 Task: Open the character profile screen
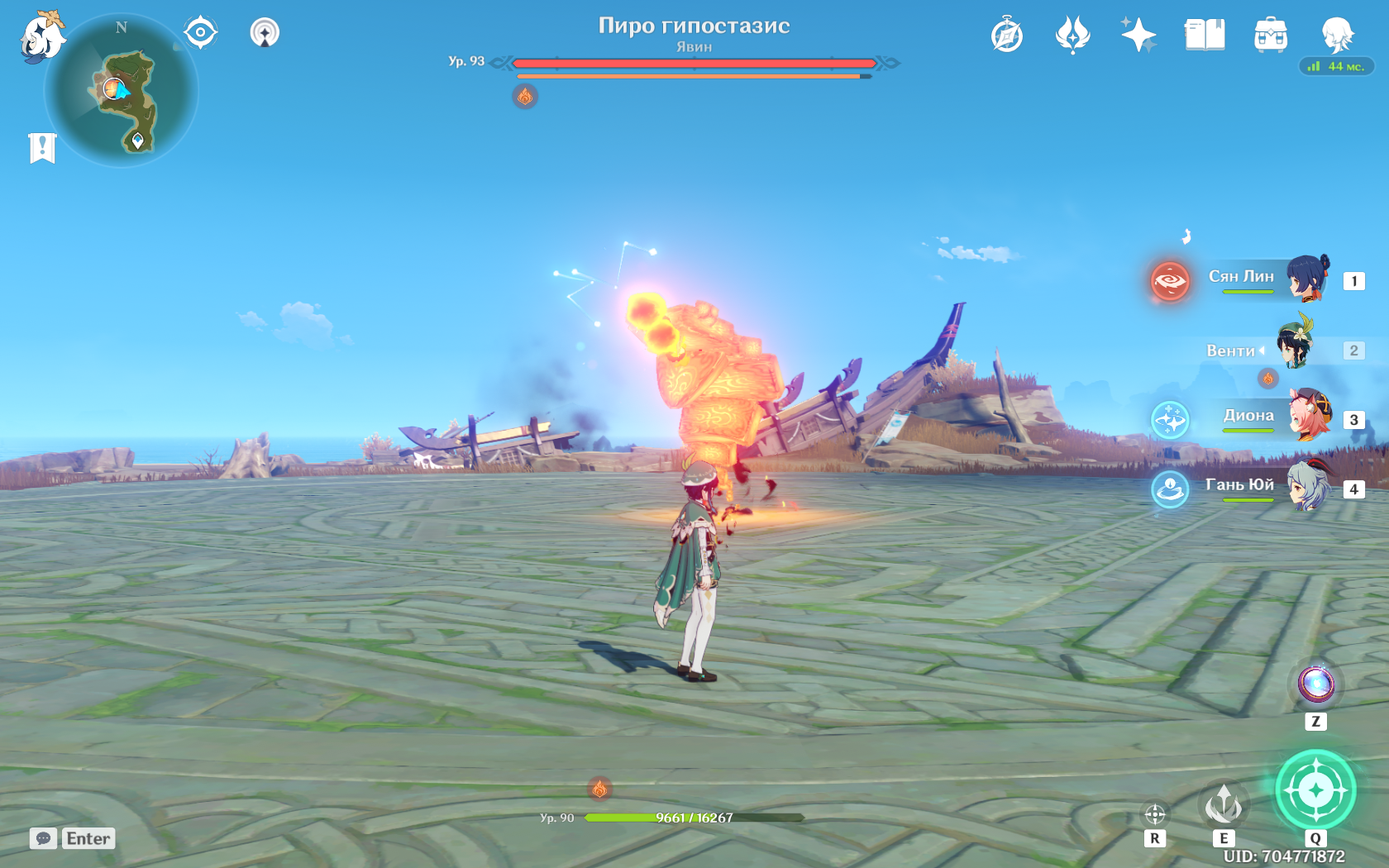(1336, 36)
